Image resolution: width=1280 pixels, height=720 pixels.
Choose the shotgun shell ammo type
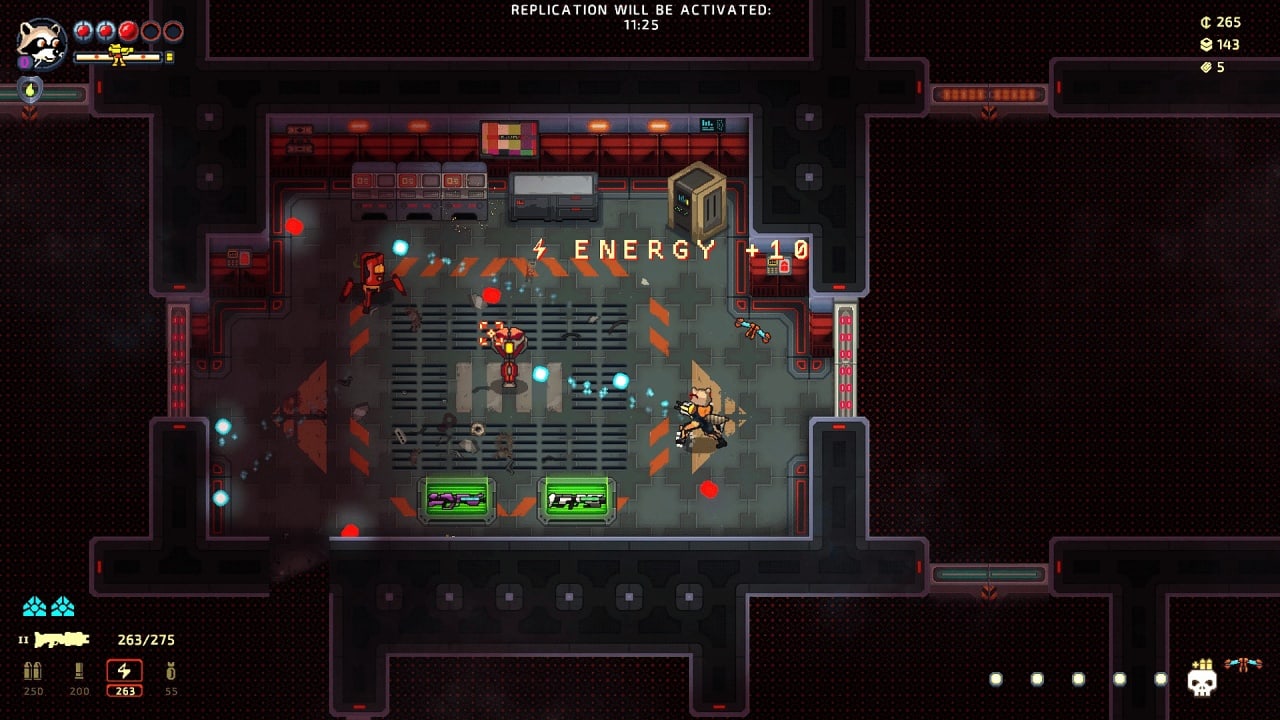[79, 672]
